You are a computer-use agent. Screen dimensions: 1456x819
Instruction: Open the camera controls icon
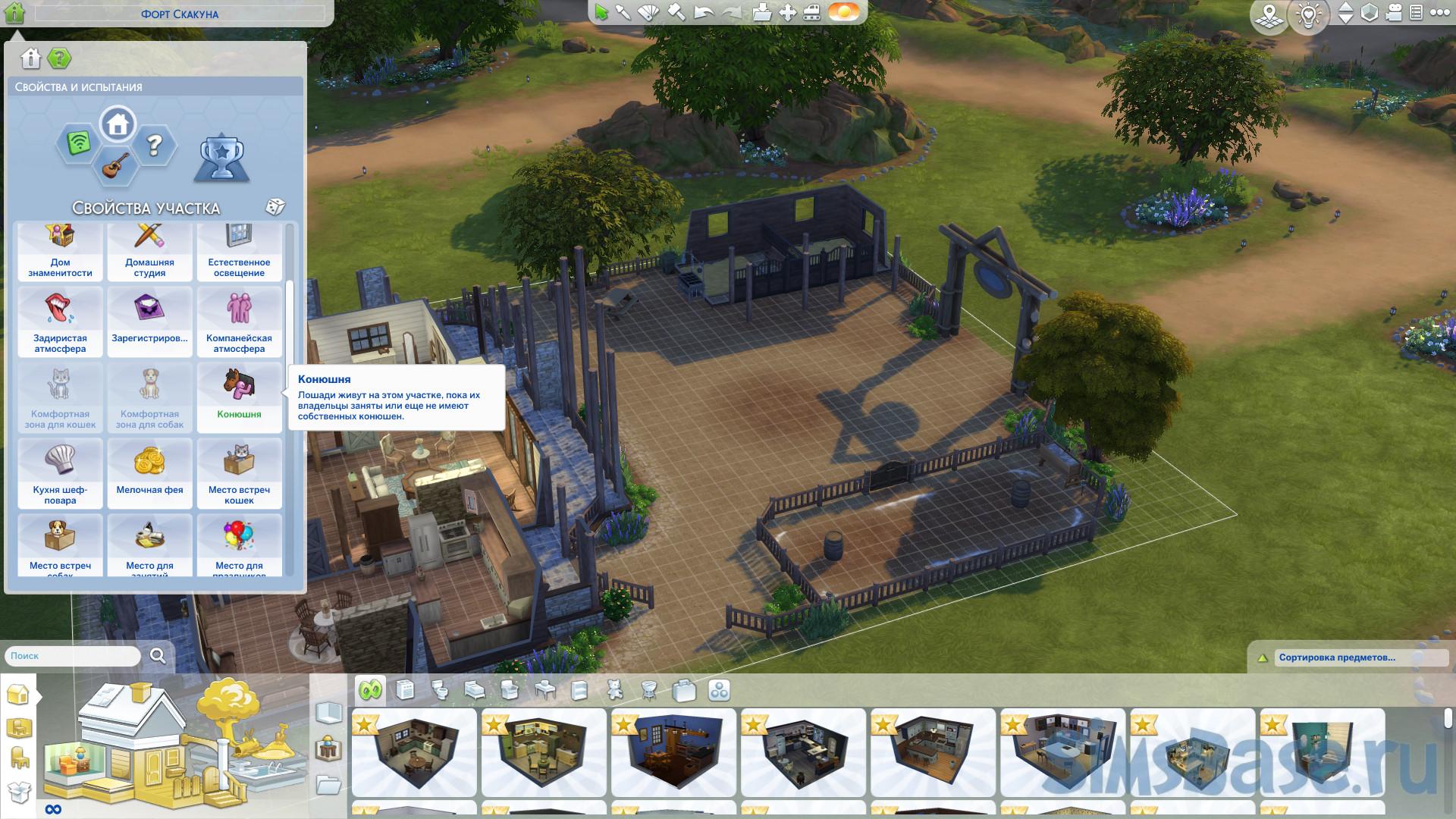coord(1394,13)
